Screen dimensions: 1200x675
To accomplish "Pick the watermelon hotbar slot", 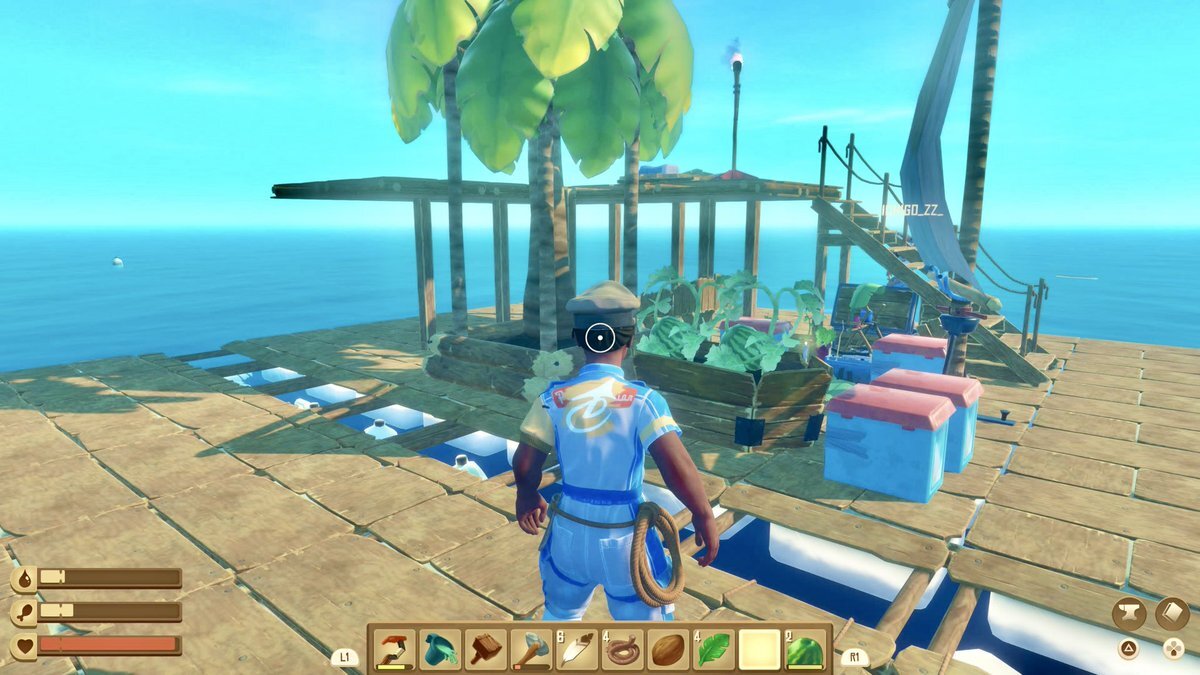I will (x=804, y=650).
